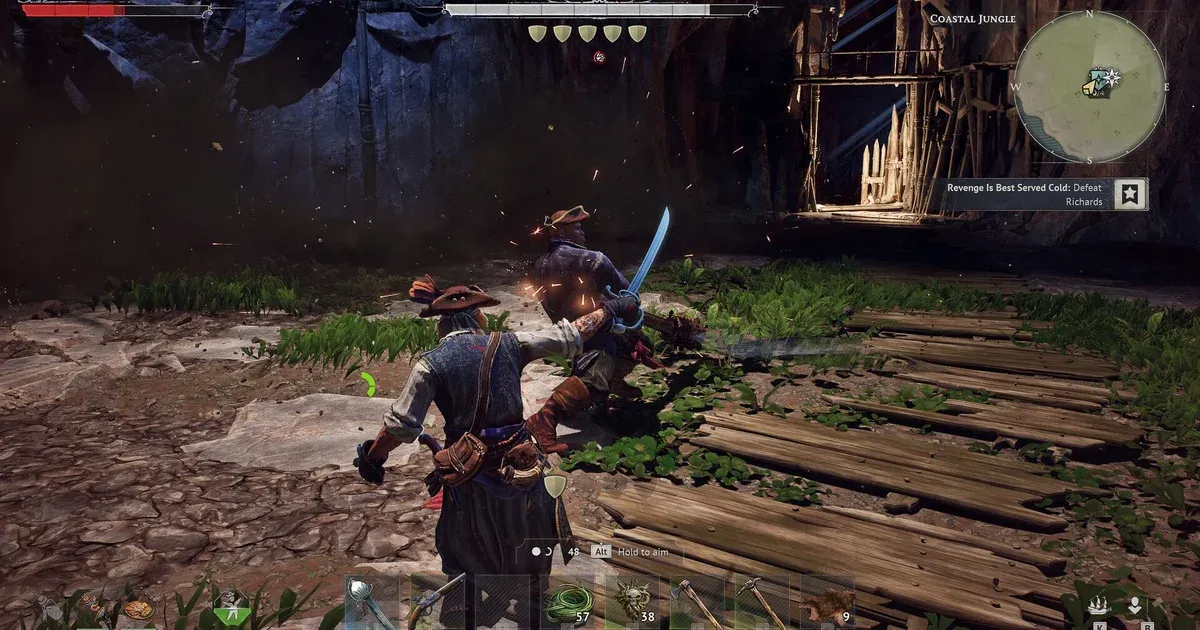The width and height of the screenshot is (1200, 630).
Task: Select the food plate consumable slot
Action: tap(138, 608)
